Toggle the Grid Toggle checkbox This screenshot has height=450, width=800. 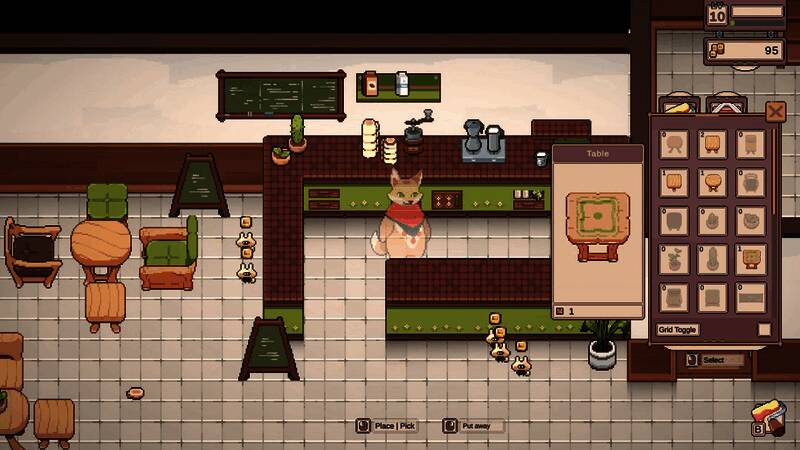764,330
